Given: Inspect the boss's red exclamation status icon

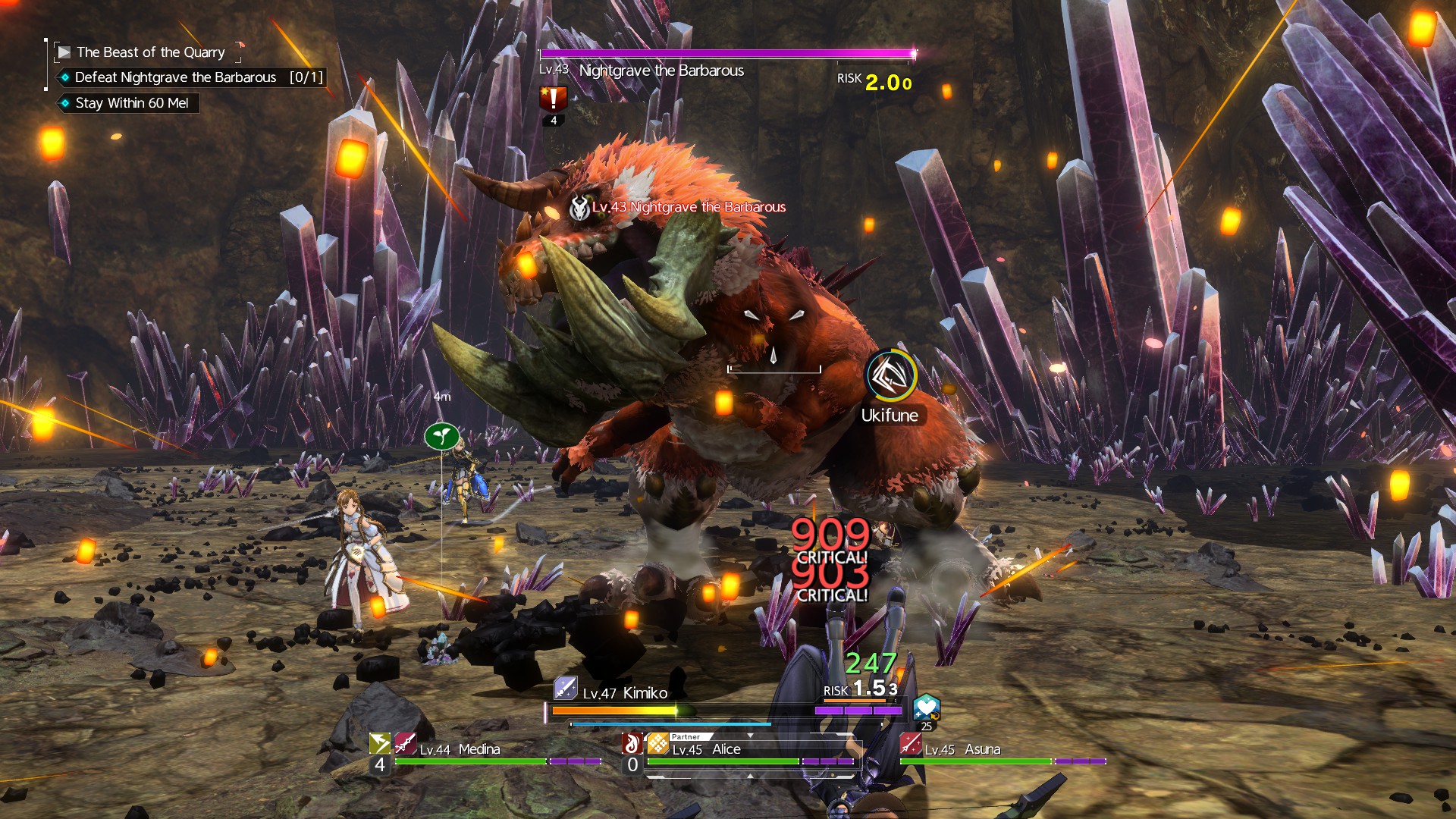Looking at the screenshot, I should pyautogui.click(x=553, y=99).
